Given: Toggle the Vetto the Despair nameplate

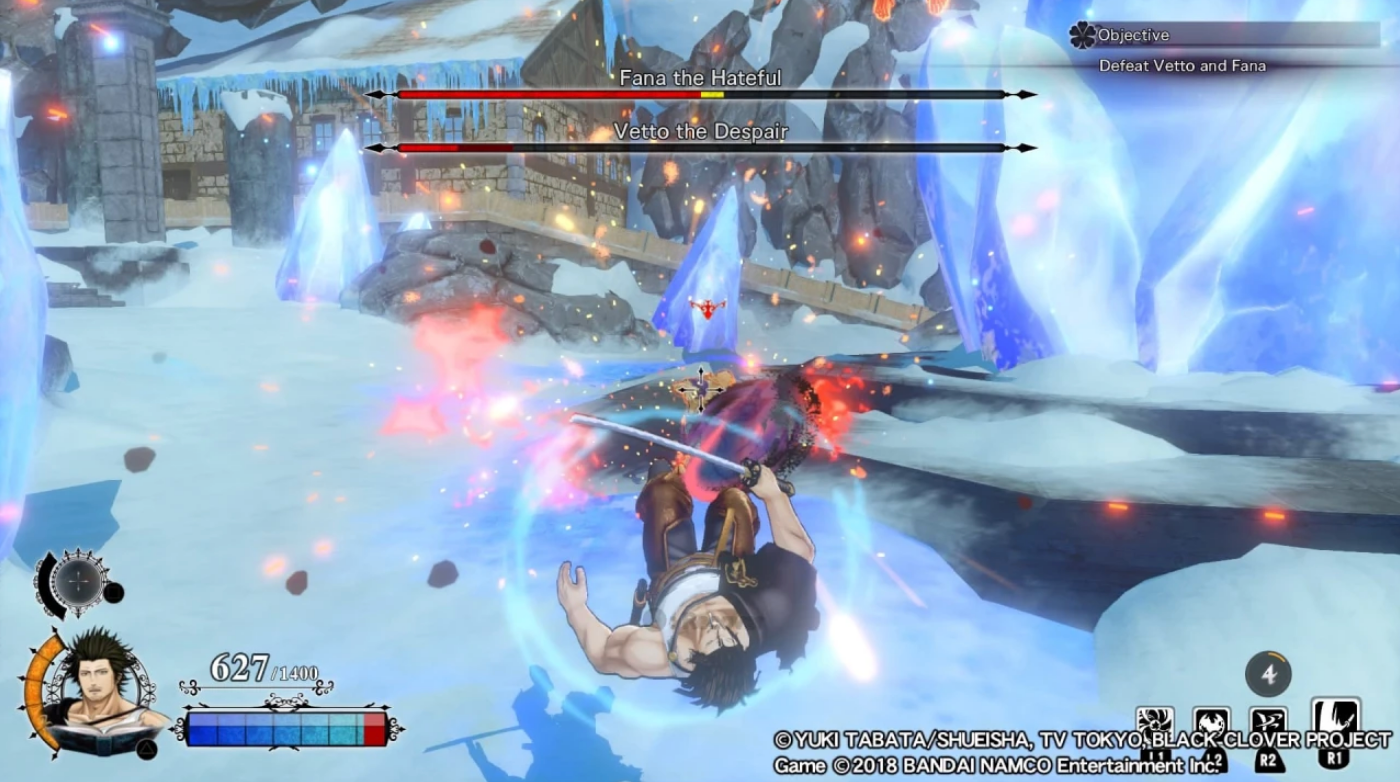Looking at the screenshot, I should [x=700, y=130].
